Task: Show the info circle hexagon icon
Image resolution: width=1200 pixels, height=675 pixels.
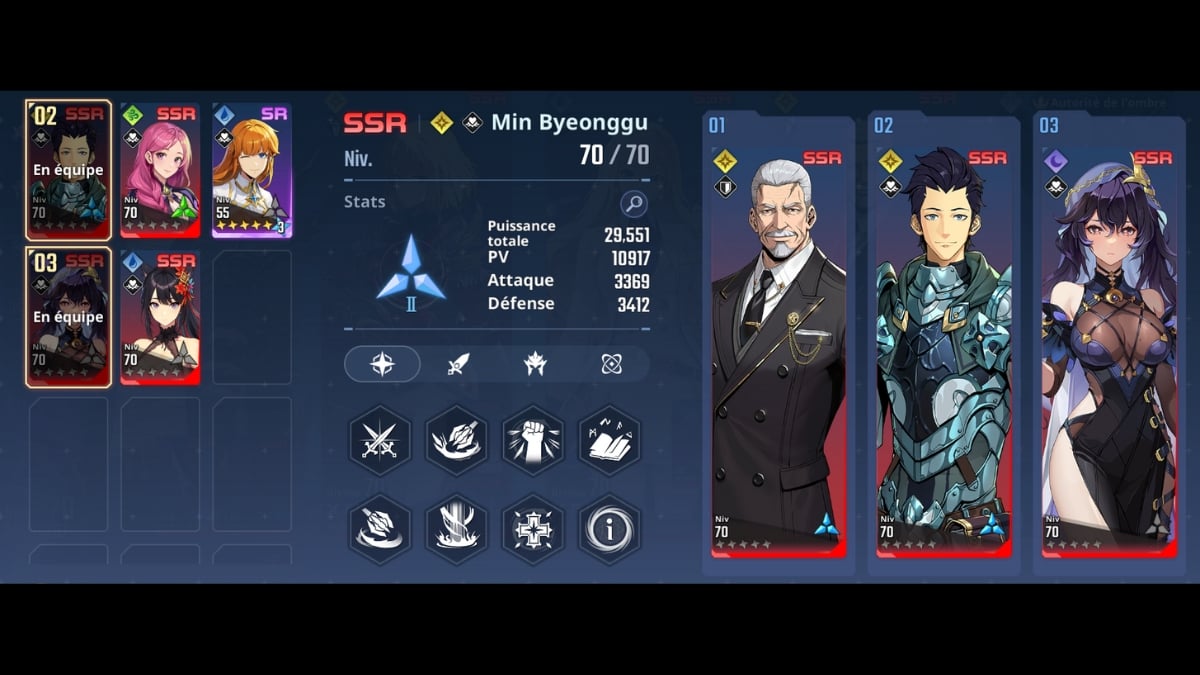Action: pos(609,528)
